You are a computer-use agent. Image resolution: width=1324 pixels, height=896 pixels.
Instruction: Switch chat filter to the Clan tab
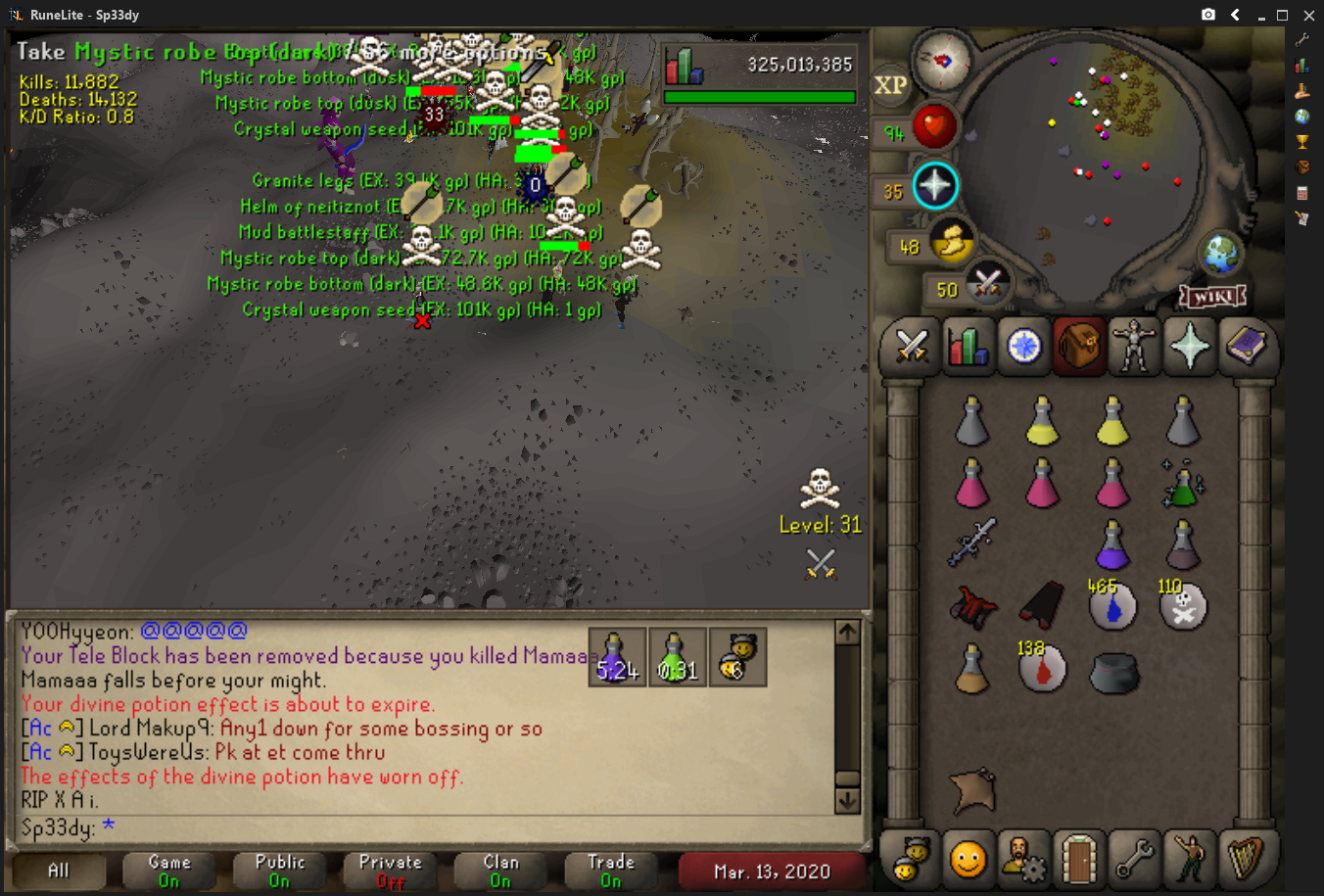tap(500, 870)
